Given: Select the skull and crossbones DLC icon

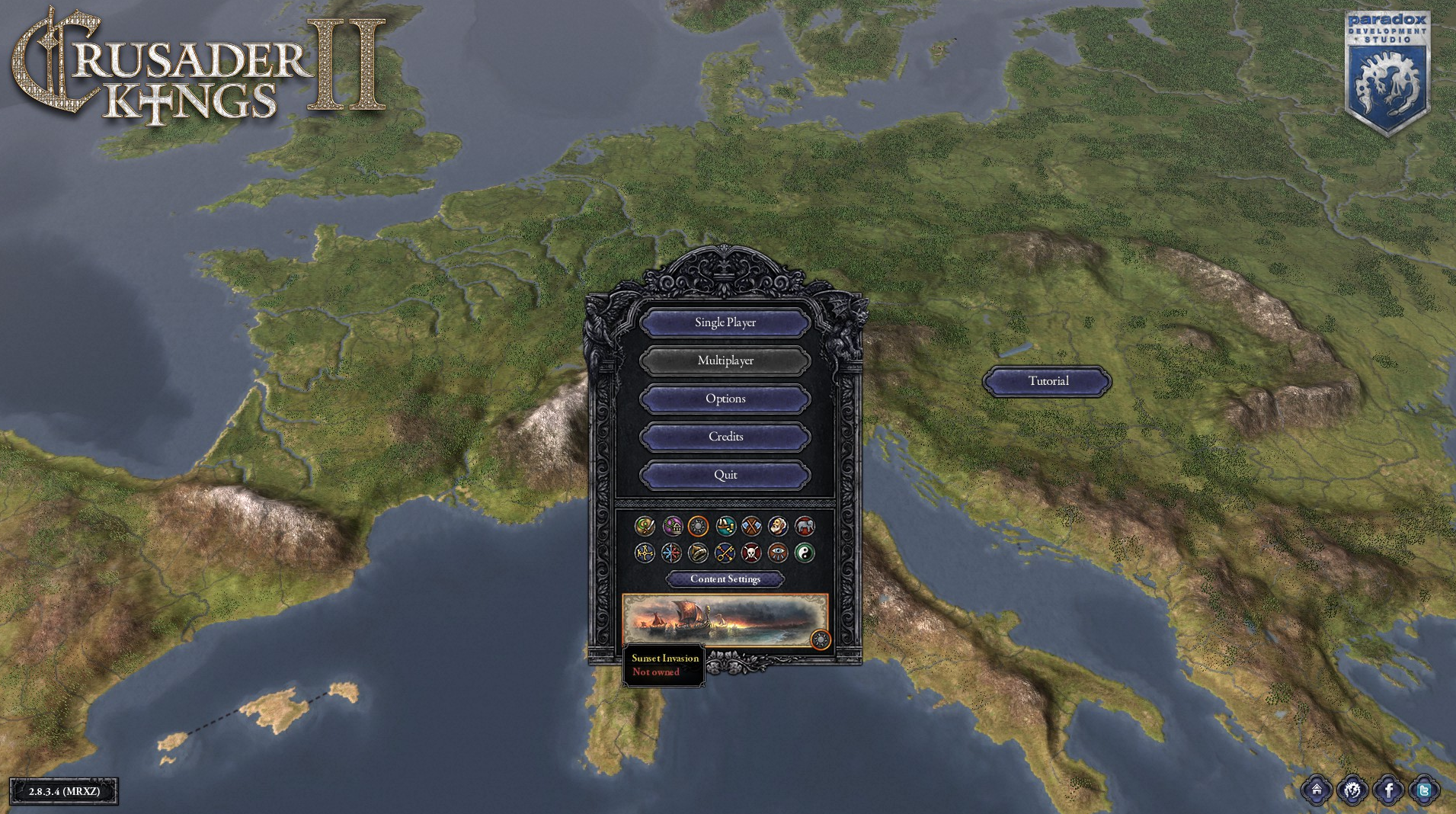Looking at the screenshot, I should [751, 553].
